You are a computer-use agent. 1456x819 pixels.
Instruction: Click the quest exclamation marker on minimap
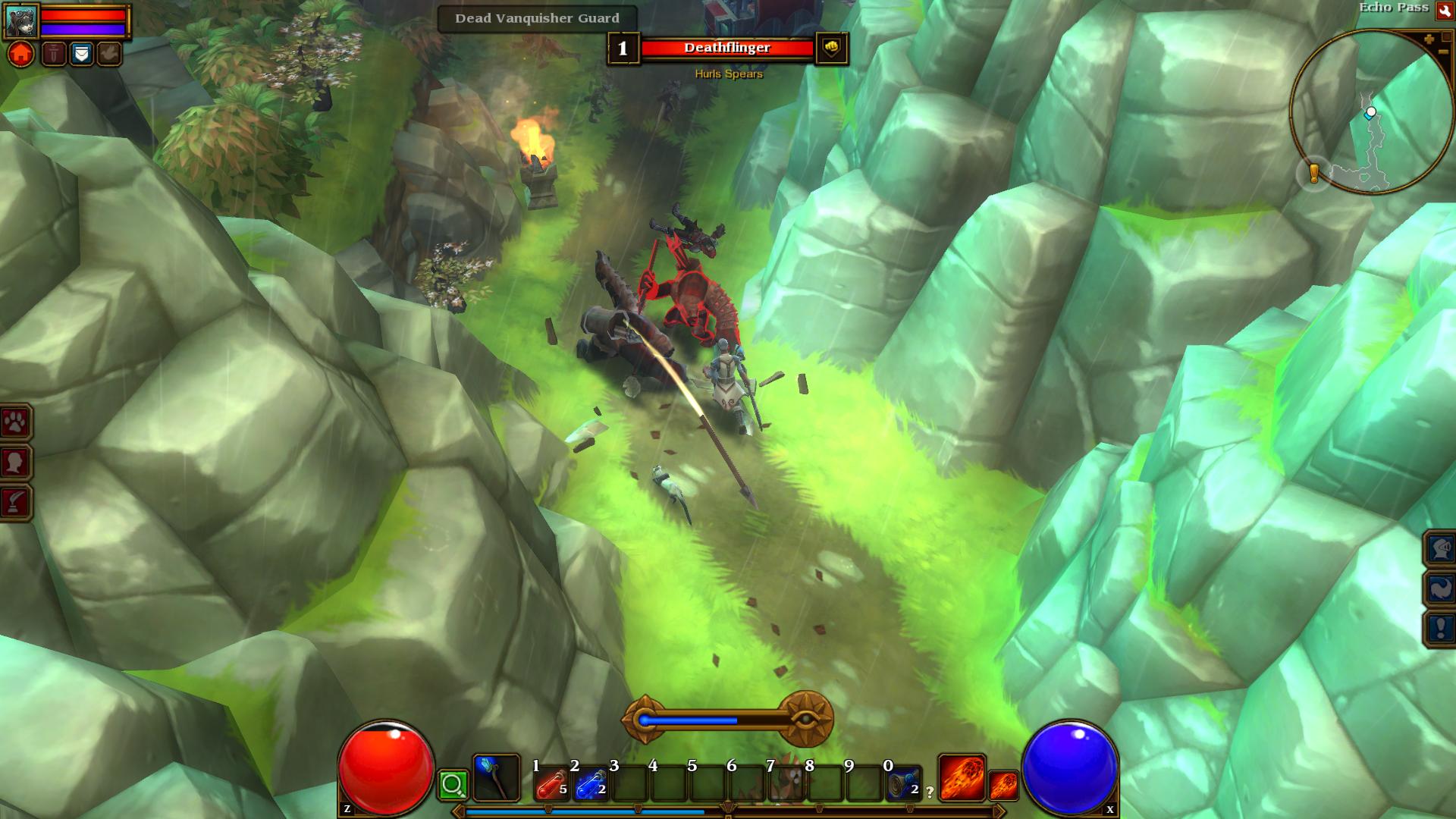(x=1314, y=174)
